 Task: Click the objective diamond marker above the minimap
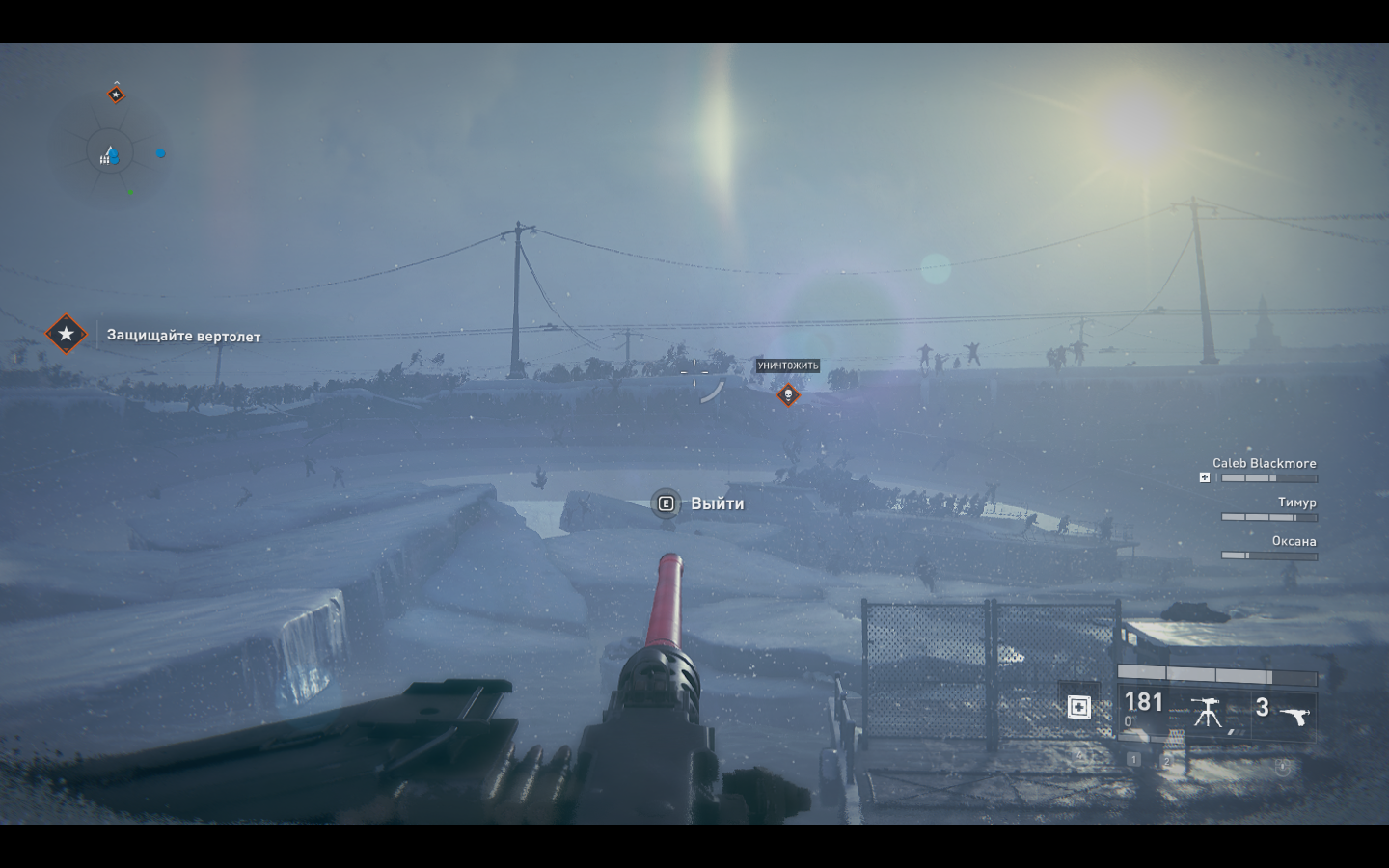[117, 94]
